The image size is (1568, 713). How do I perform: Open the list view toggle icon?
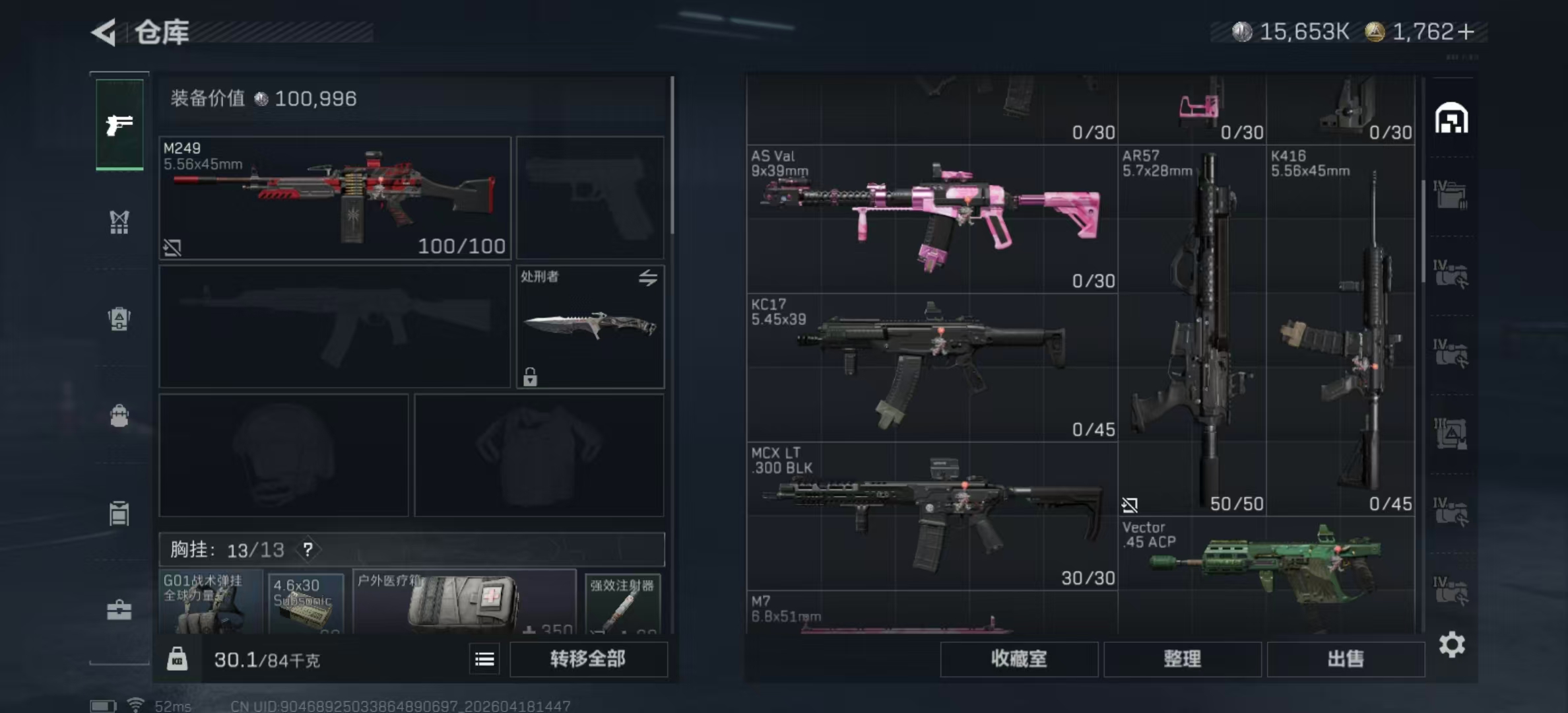(x=484, y=659)
